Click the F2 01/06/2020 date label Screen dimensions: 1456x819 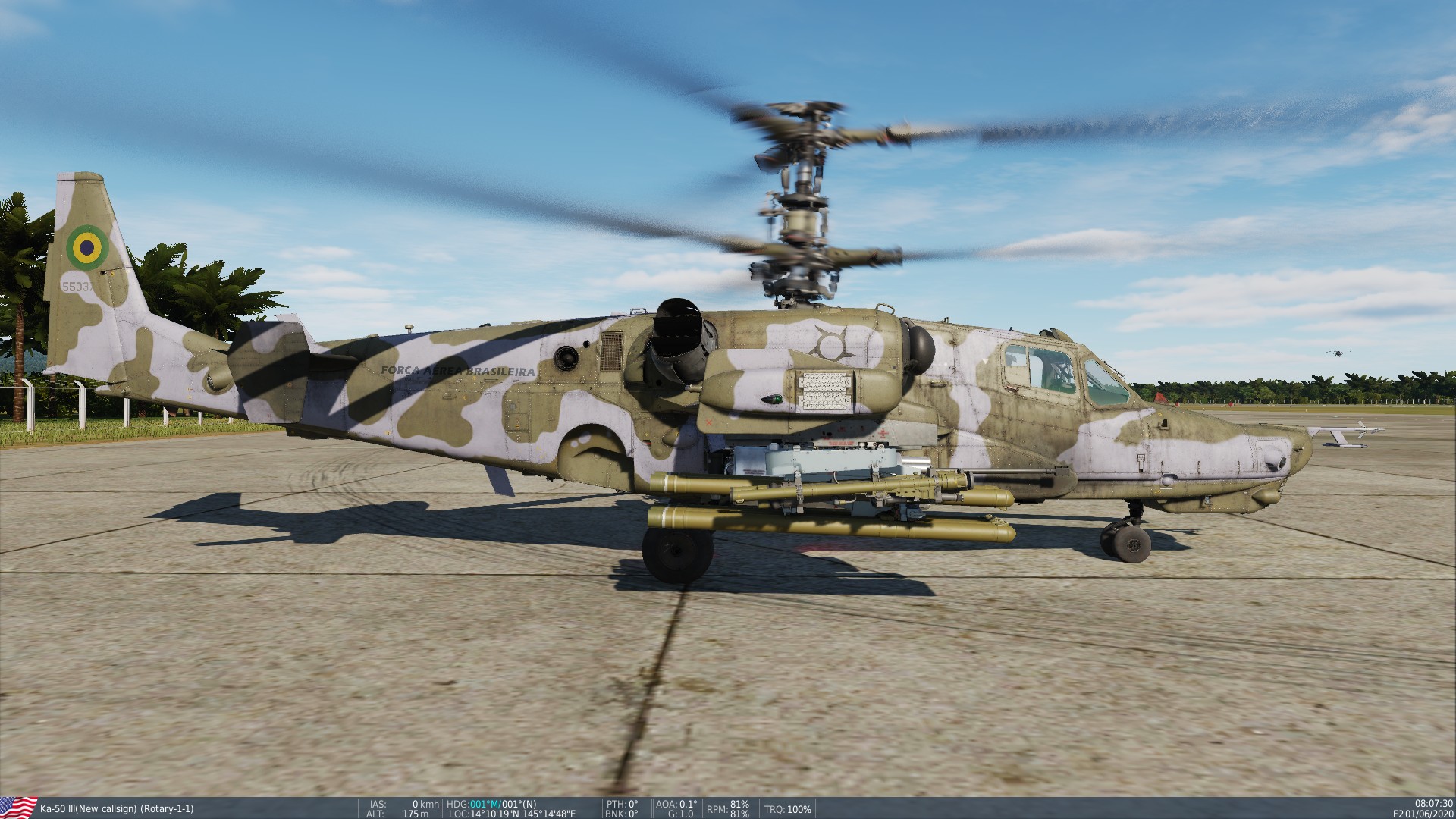pyautogui.click(x=1423, y=812)
